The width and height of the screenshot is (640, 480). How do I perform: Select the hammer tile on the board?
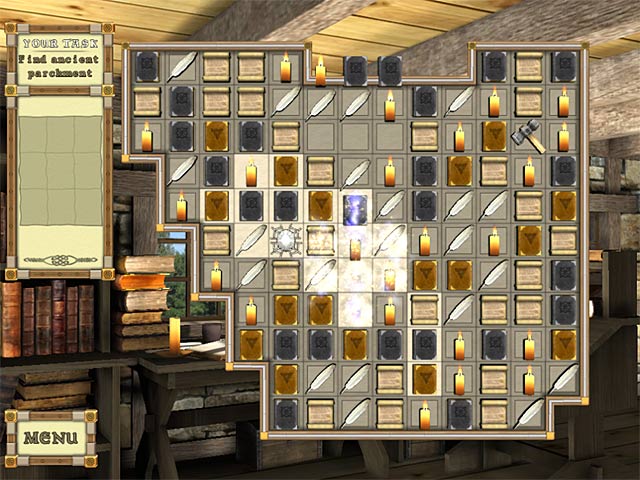[527, 136]
